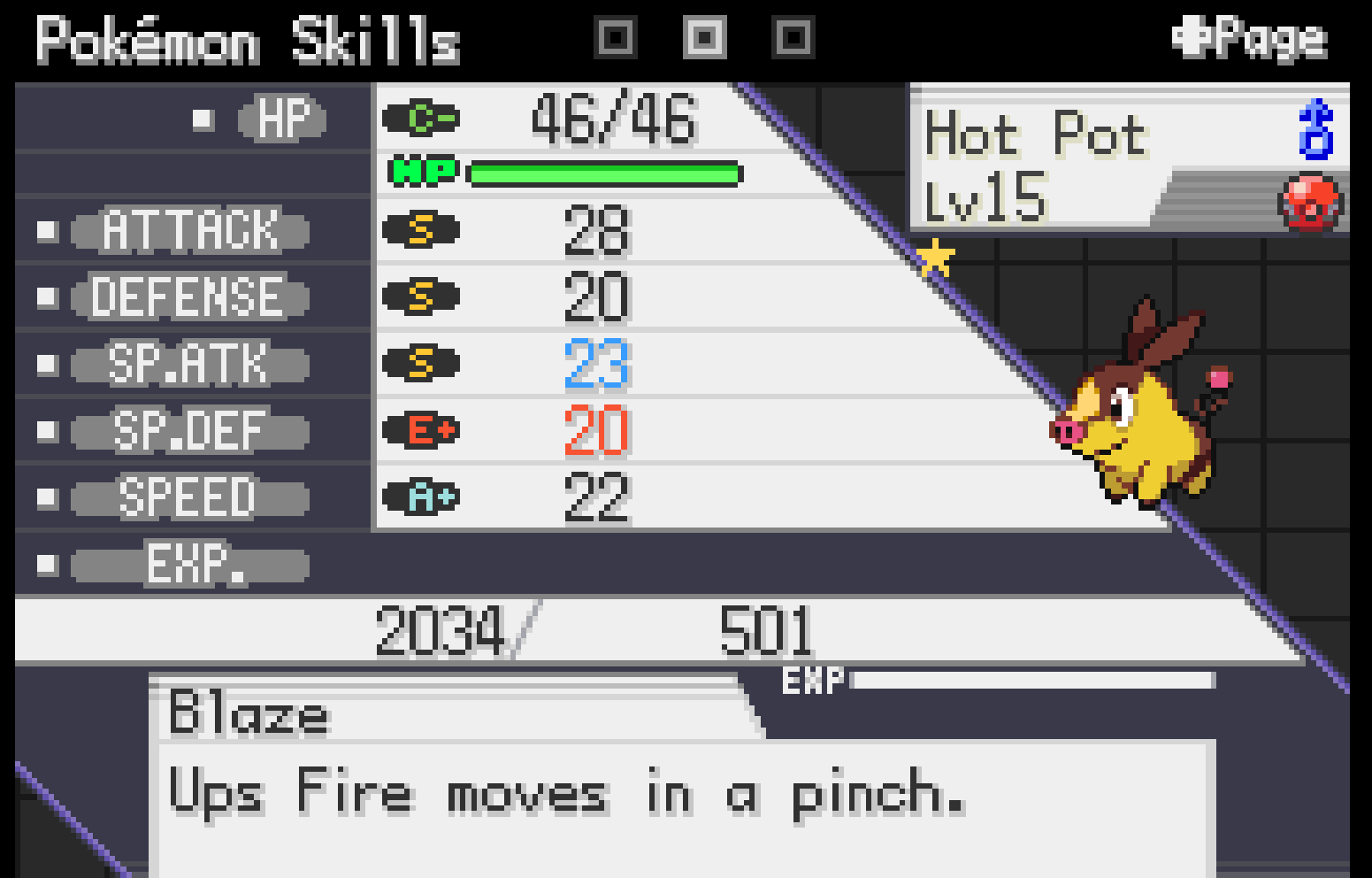The width and height of the screenshot is (1372, 878).
Task: Open the HP stat row
Action: pos(281,116)
